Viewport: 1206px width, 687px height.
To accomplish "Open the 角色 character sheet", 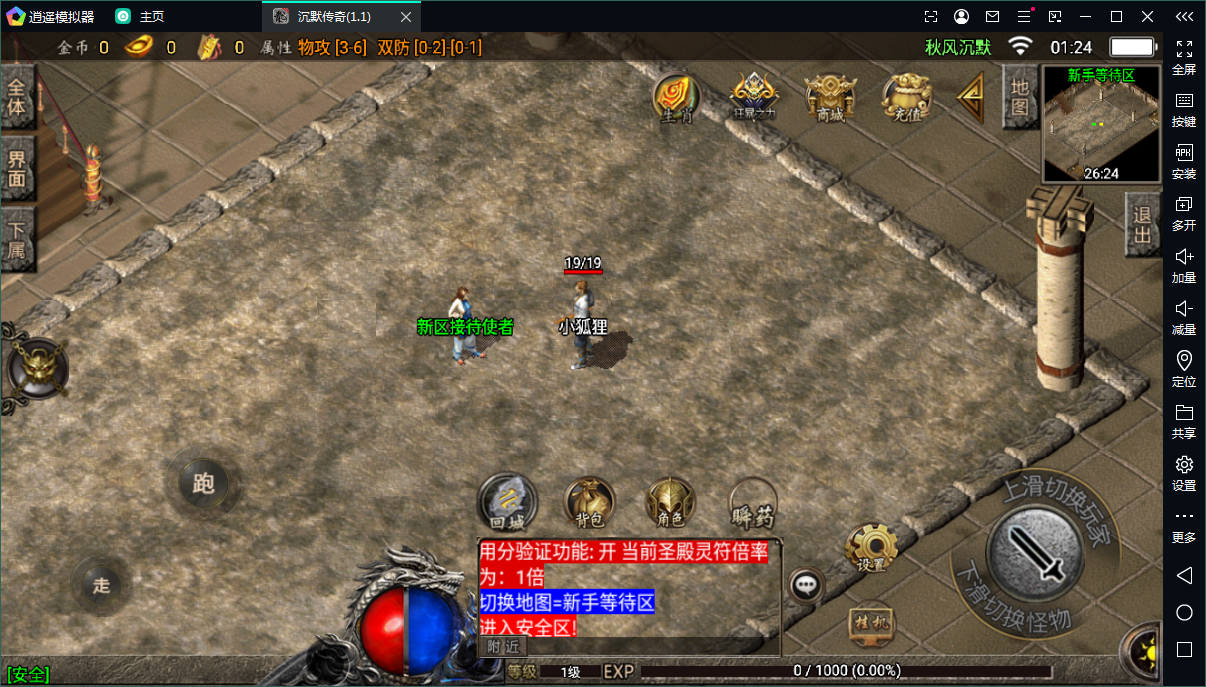I will pos(670,500).
